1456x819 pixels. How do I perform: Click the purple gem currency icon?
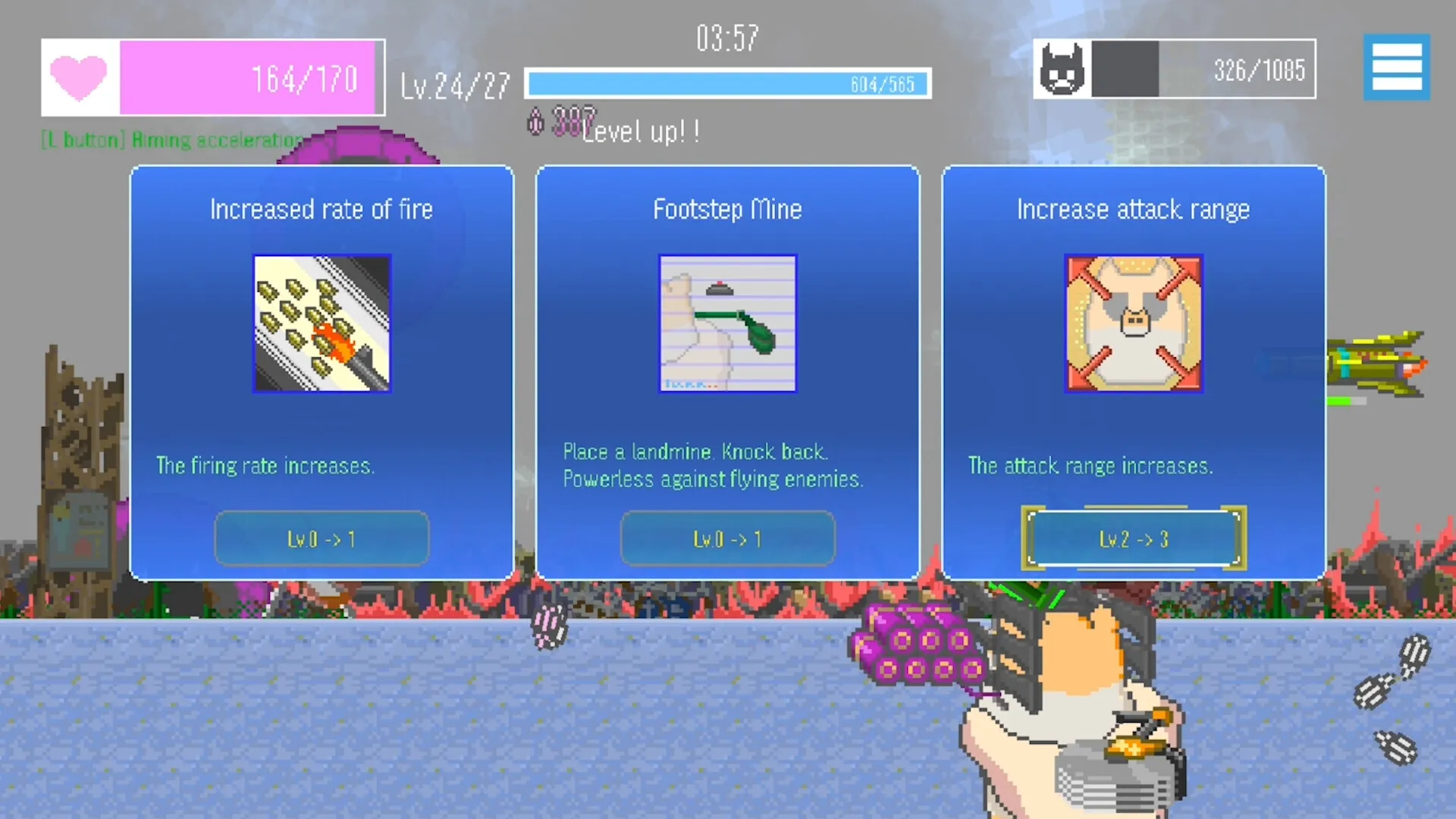(536, 121)
